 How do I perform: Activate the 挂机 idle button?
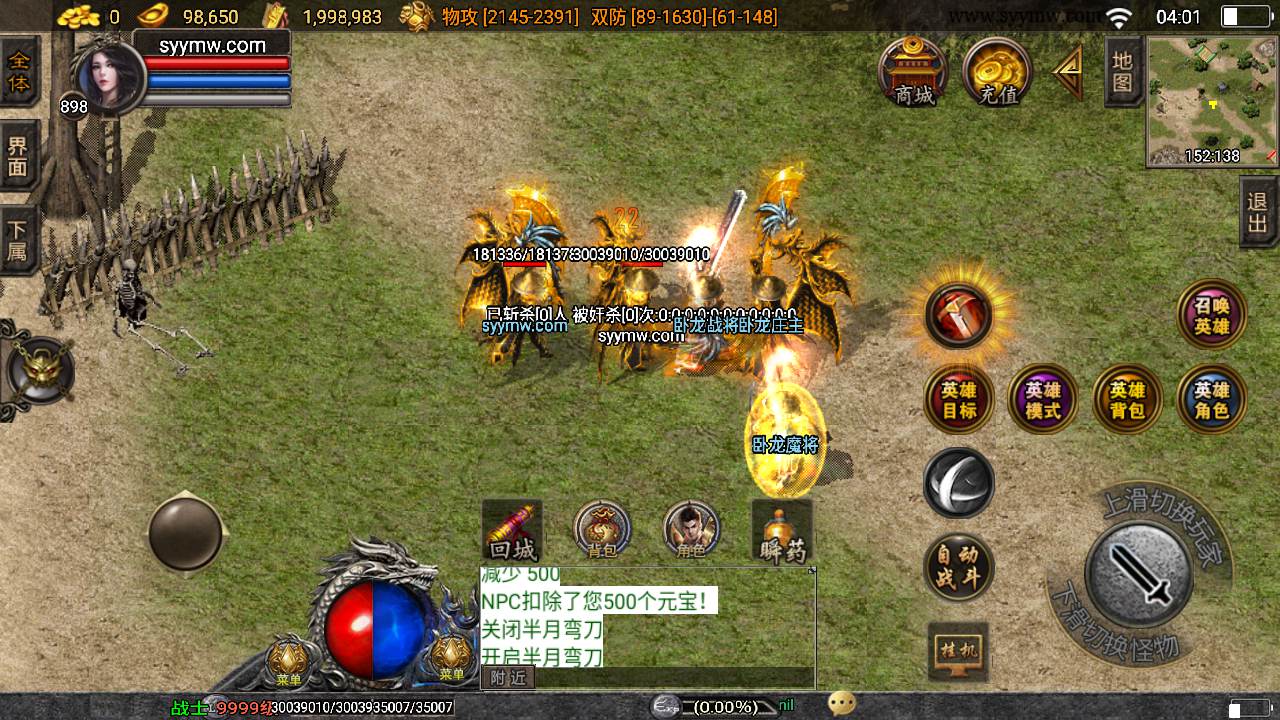[958, 651]
